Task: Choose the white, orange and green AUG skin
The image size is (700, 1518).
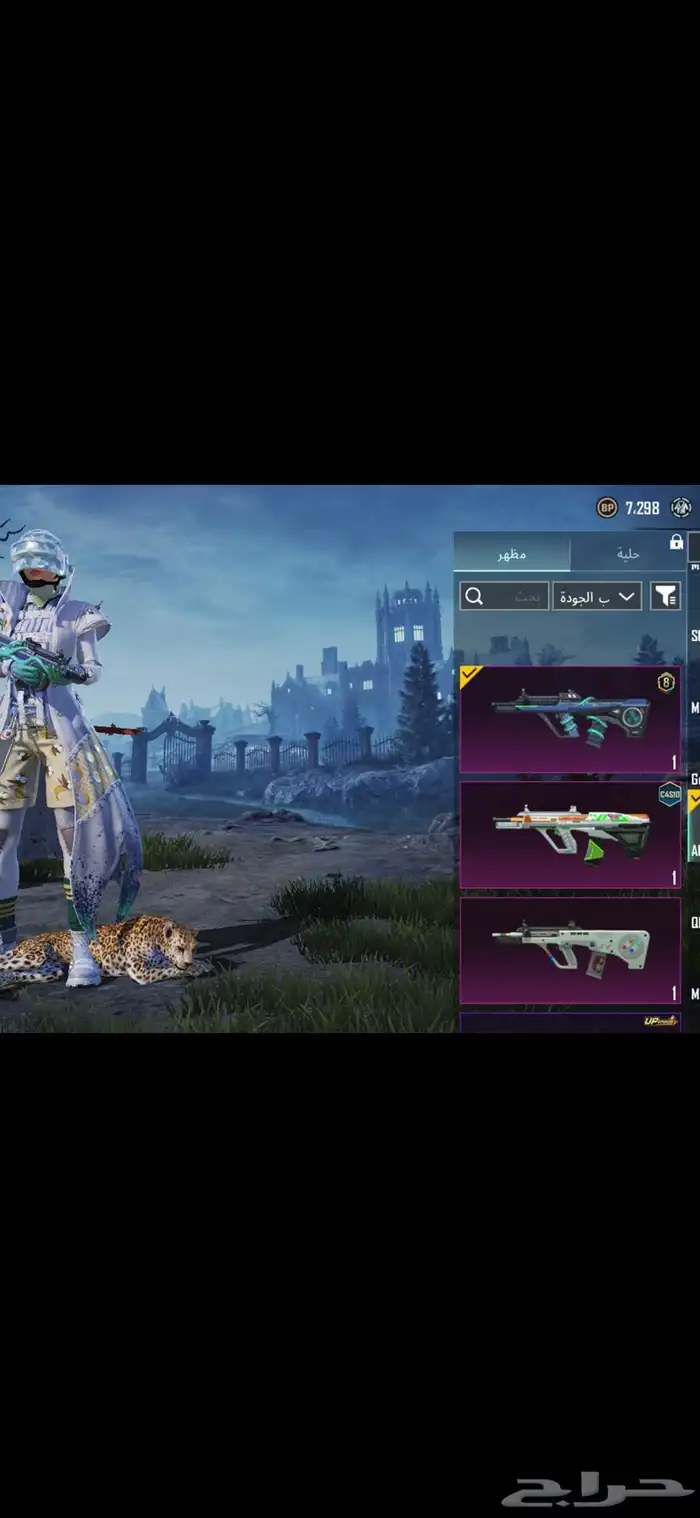Action: (x=570, y=835)
